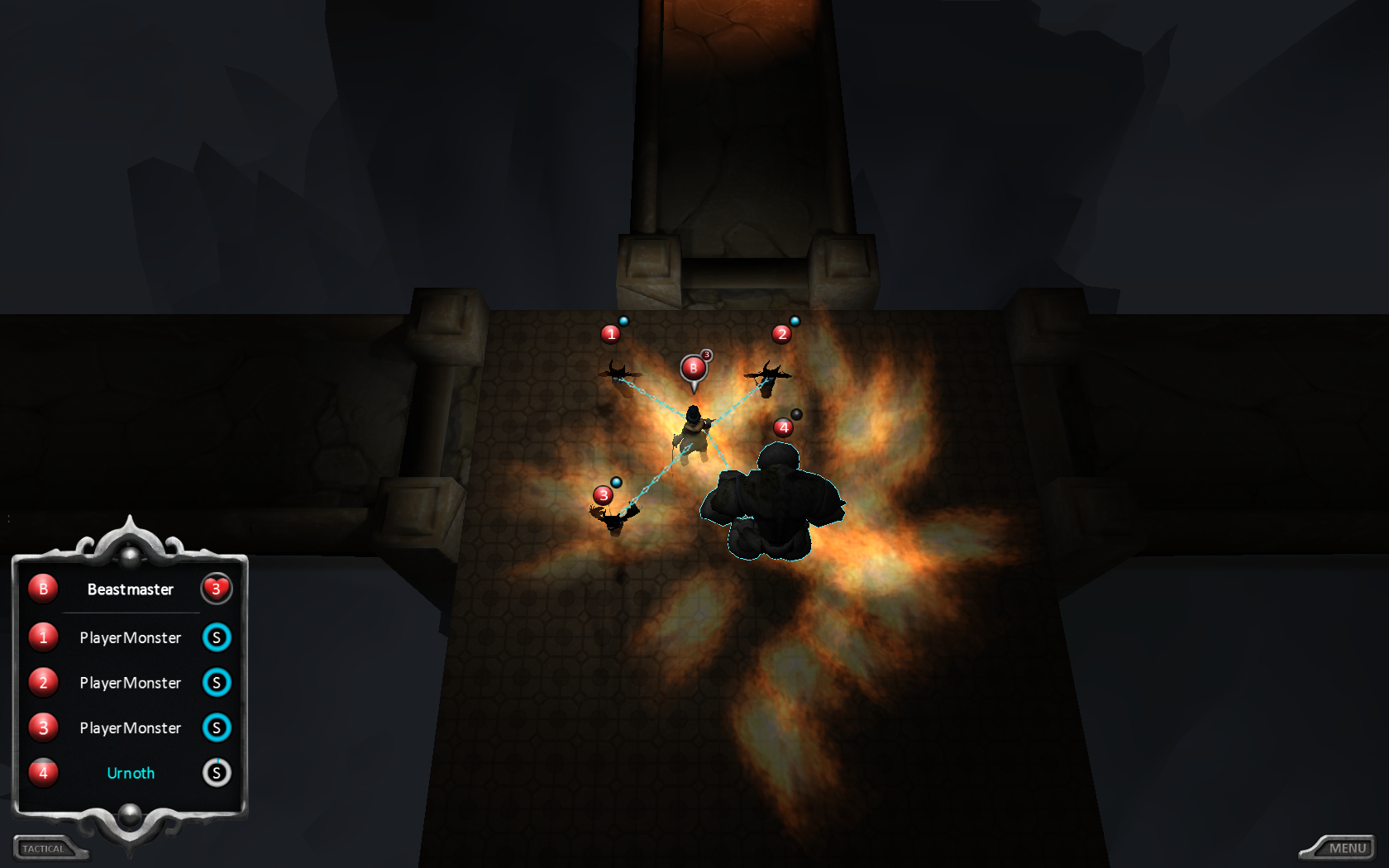The width and height of the screenshot is (1389, 868).
Task: Select the unit marker numbered 1 on the field
Action: [x=611, y=334]
